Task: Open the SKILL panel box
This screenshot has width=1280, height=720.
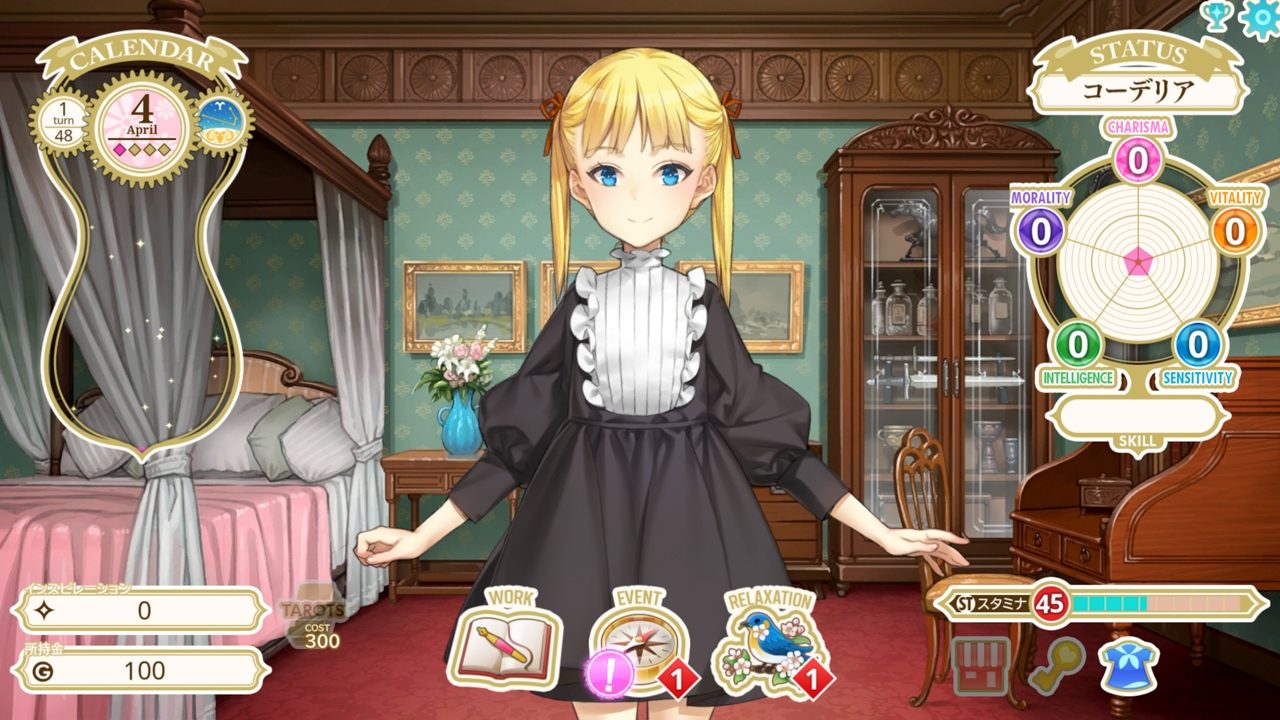Action: click(x=1137, y=417)
